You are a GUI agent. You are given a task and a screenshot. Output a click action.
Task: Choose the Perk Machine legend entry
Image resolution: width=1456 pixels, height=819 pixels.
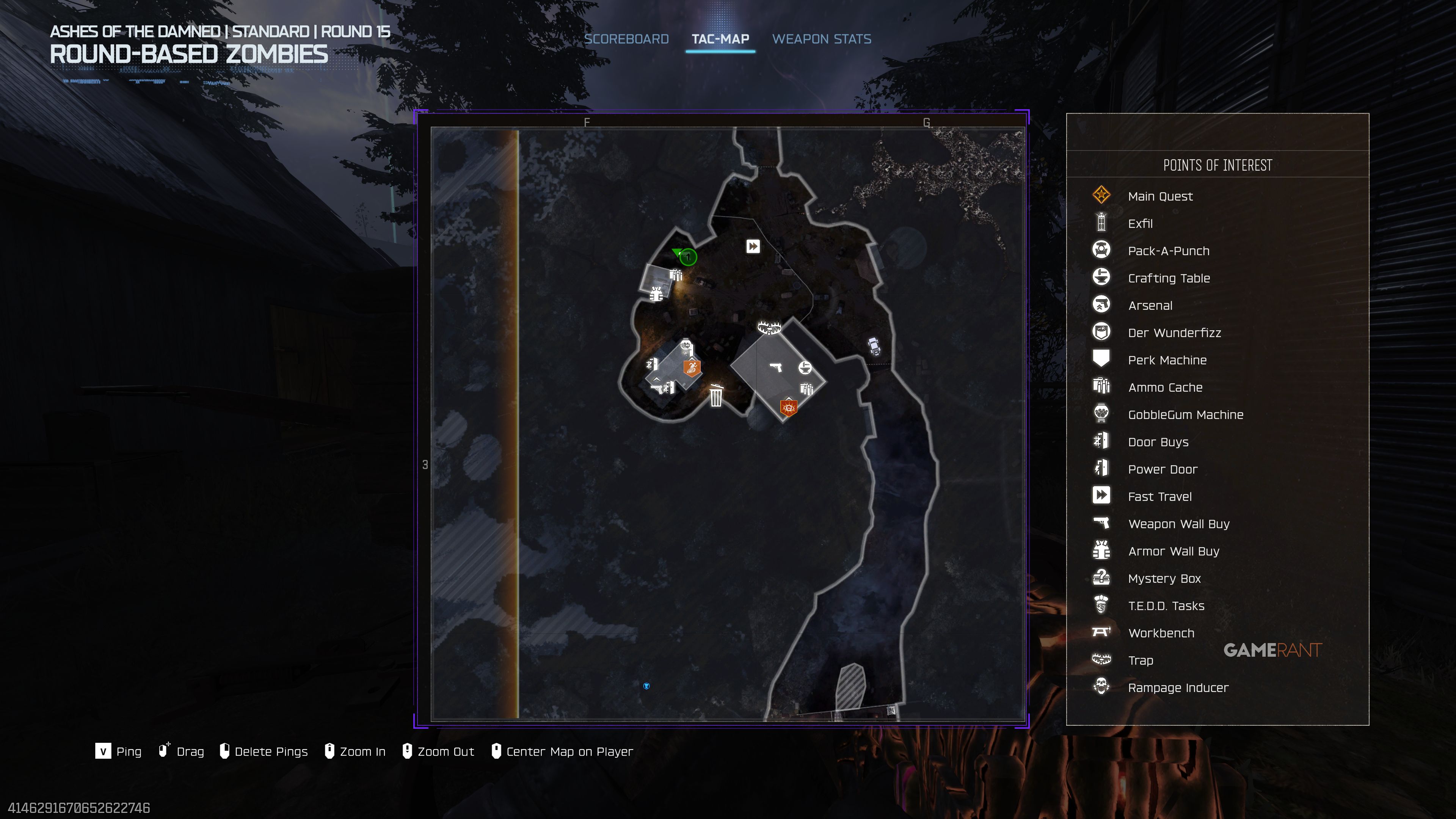(1167, 360)
